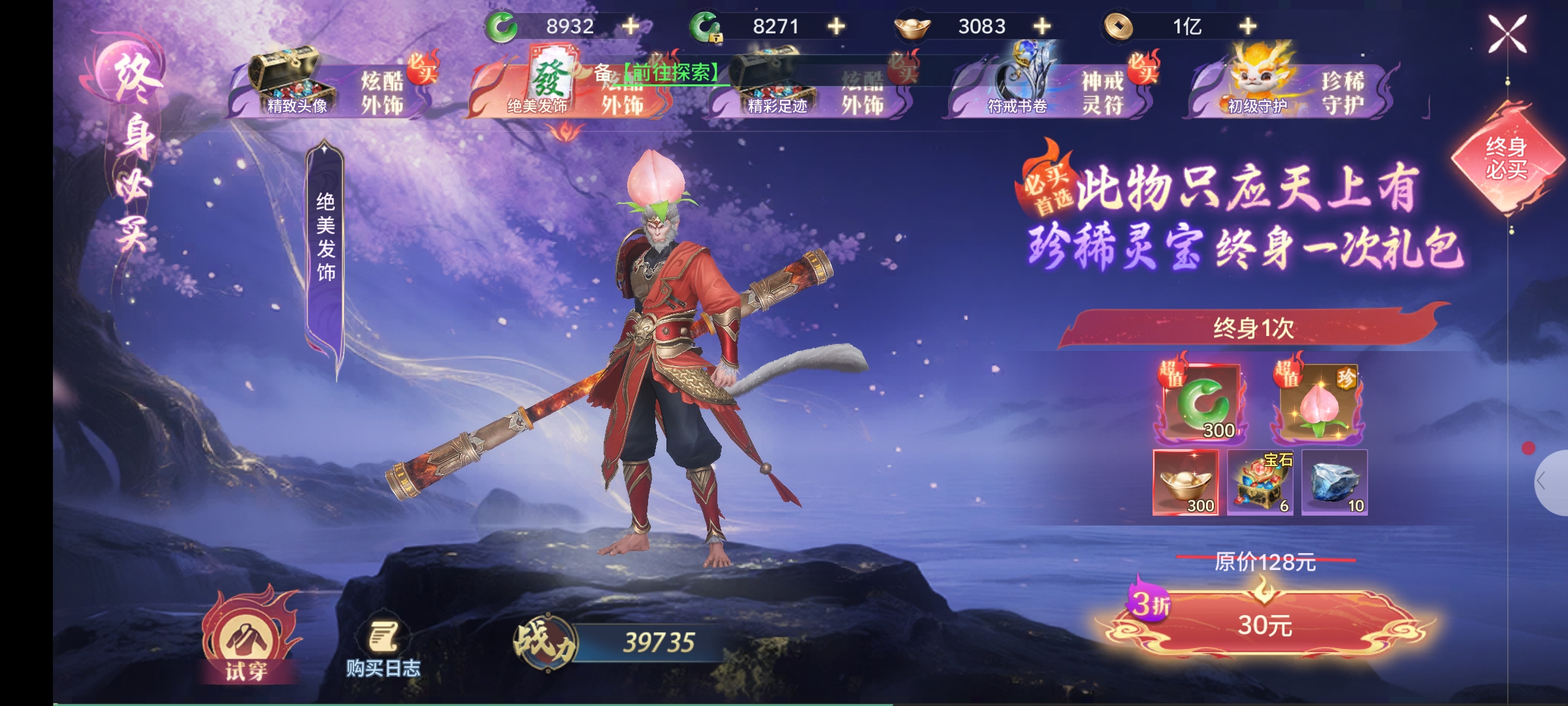Check the 宝石 gem chest reward
Image resolution: width=1568 pixels, height=706 pixels.
[1260, 482]
